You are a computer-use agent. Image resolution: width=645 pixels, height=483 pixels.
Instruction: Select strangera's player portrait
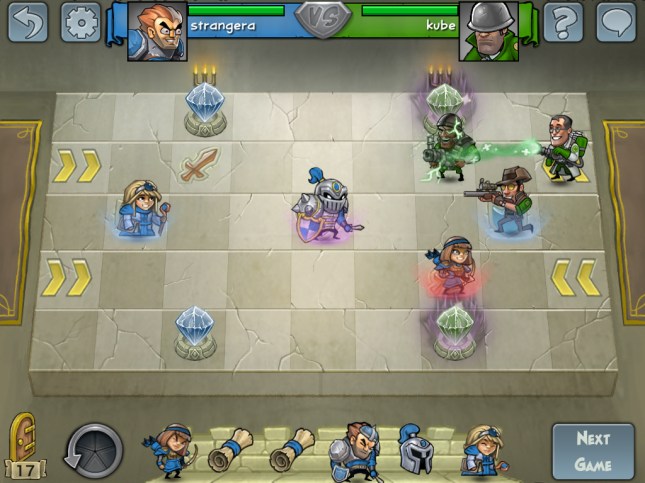pyautogui.click(x=157, y=30)
